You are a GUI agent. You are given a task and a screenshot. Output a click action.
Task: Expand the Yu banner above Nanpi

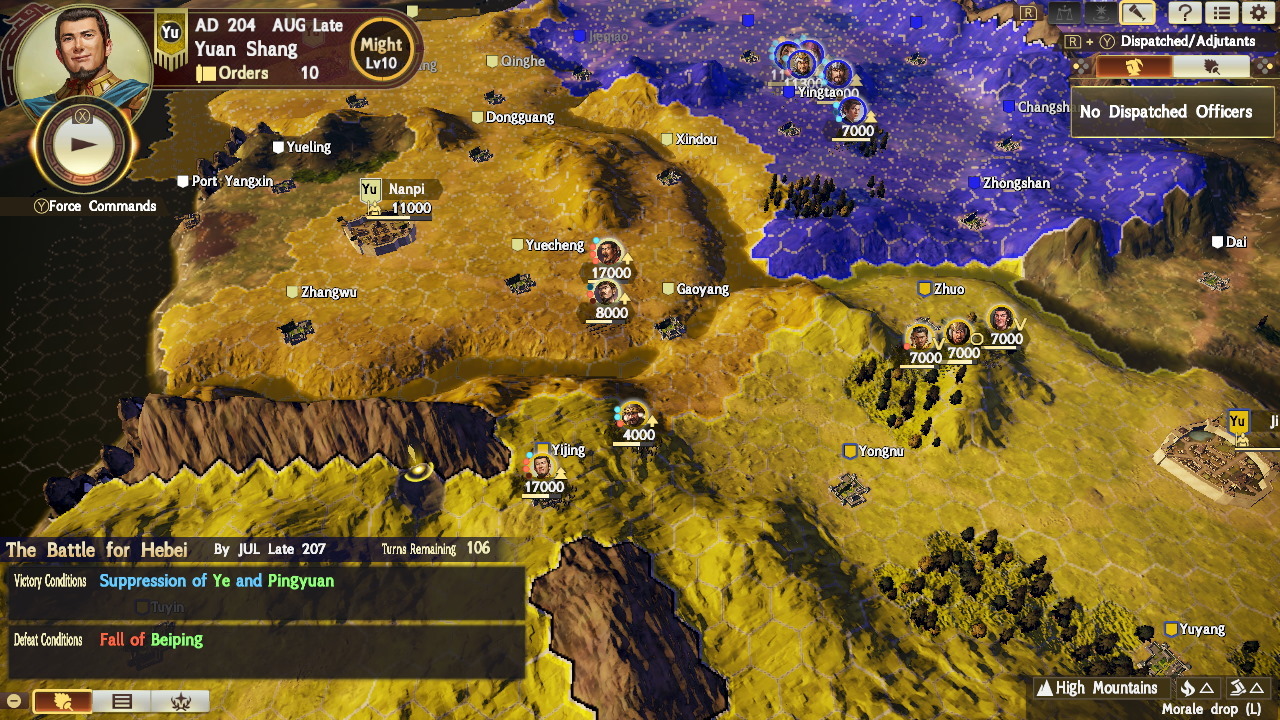click(x=371, y=187)
